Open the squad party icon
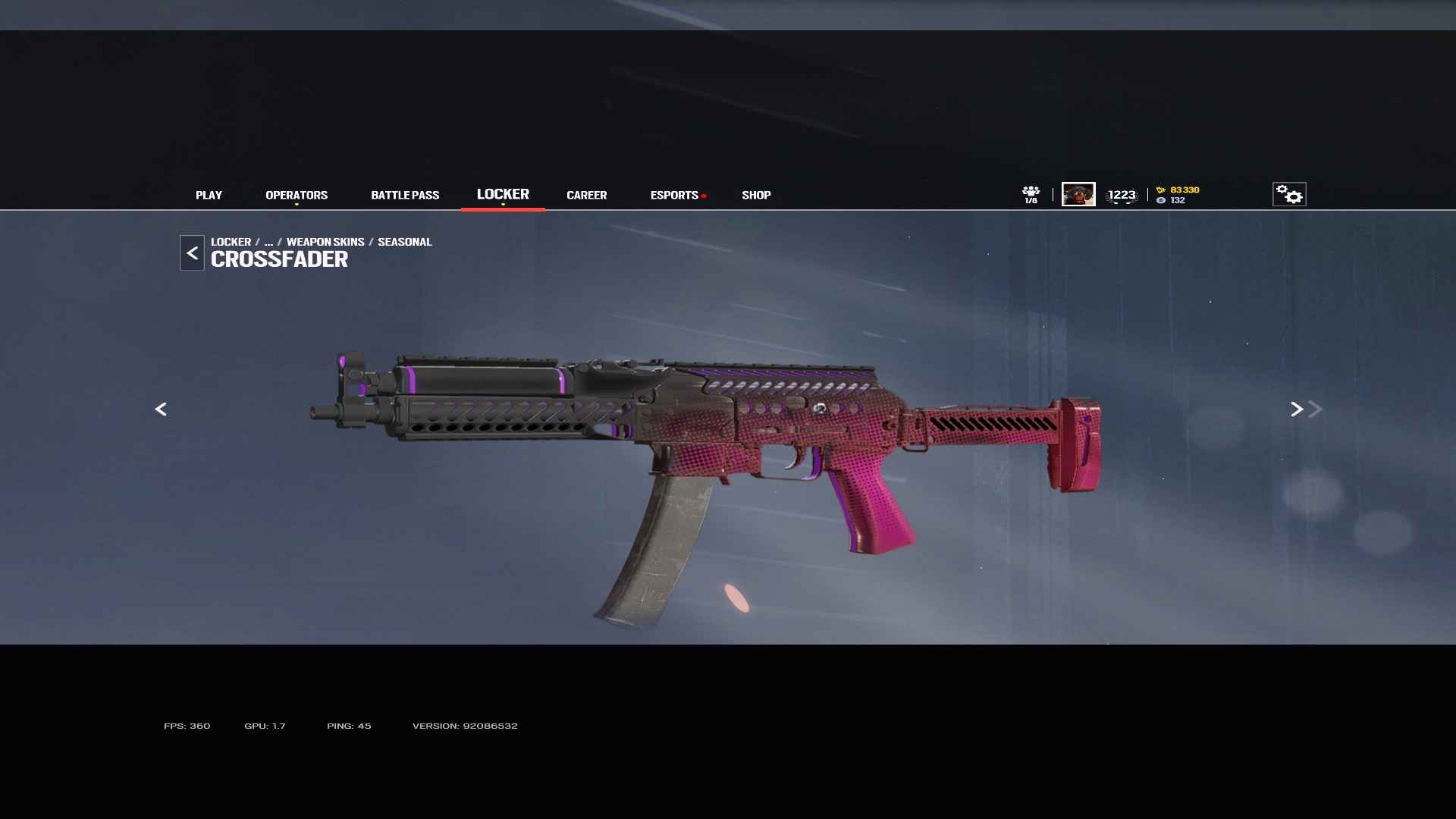Screen dimensions: 1456x819 [1031, 194]
